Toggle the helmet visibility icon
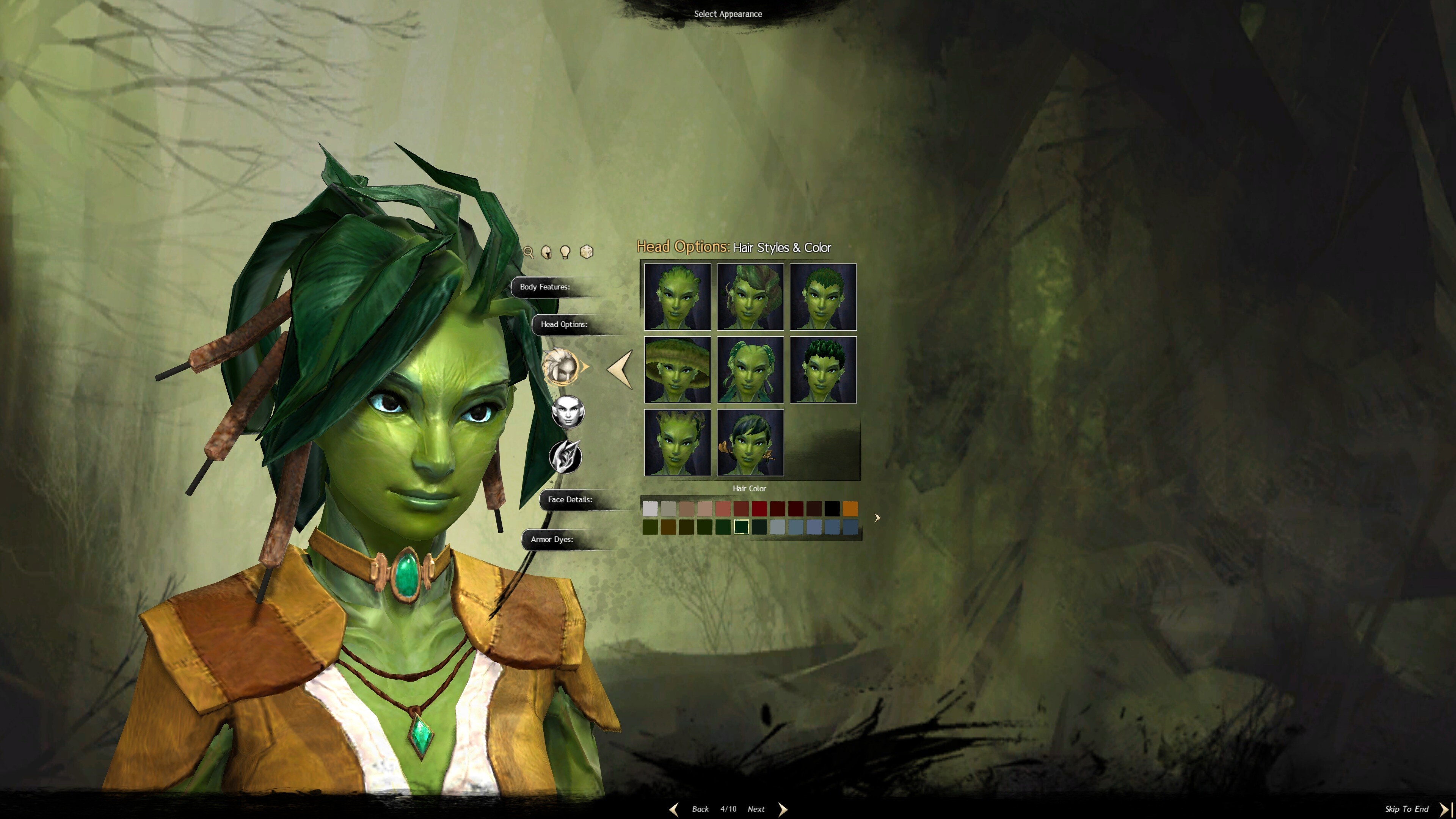1456x819 pixels. [546, 252]
